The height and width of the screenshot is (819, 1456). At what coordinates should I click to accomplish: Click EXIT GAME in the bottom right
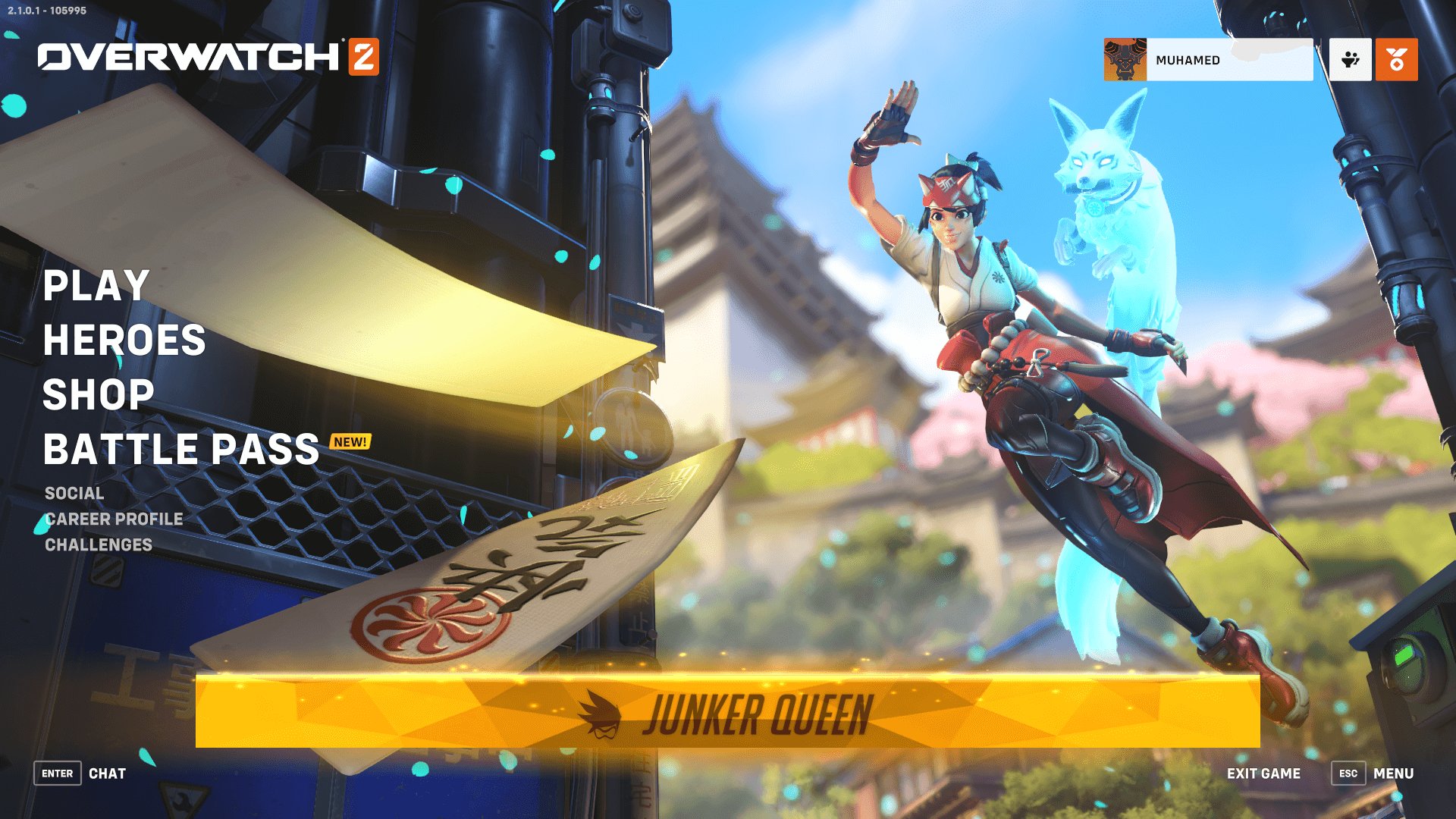(1263, 773)
